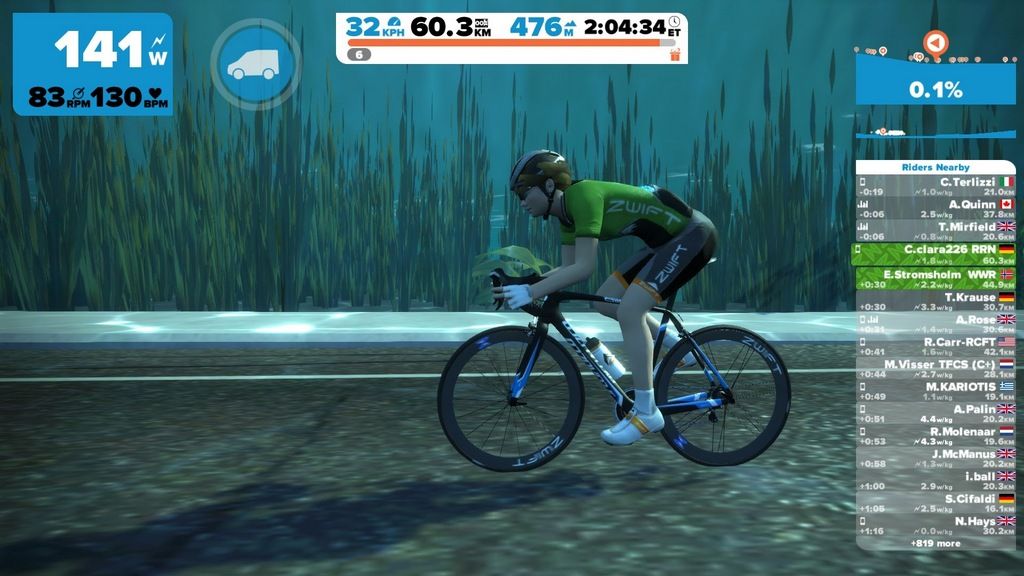Click the highlighted C.clara226 RRN row

pos(935,254)
